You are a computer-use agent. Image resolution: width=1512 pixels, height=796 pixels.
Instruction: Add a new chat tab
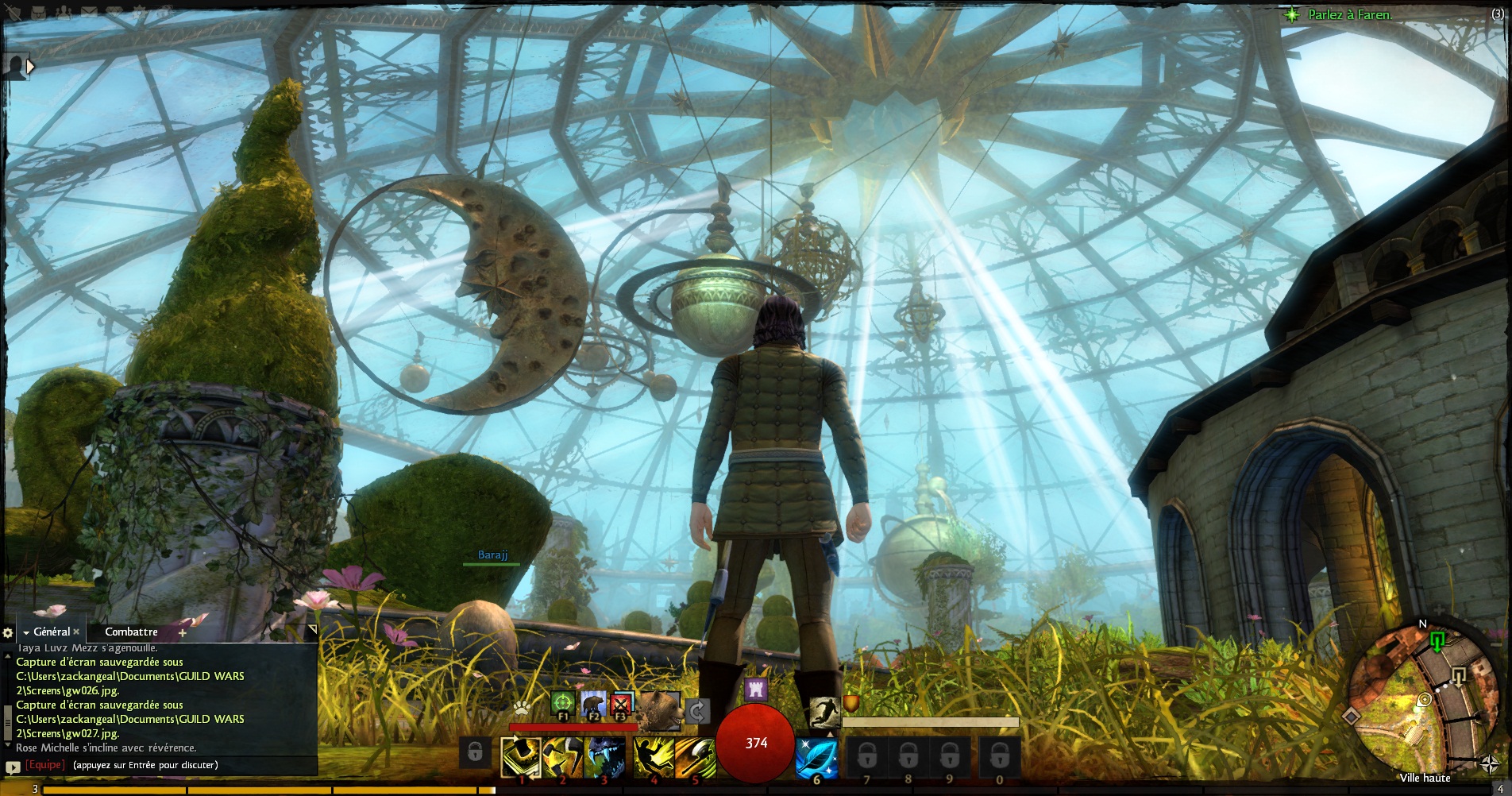(x=183, y=632)
